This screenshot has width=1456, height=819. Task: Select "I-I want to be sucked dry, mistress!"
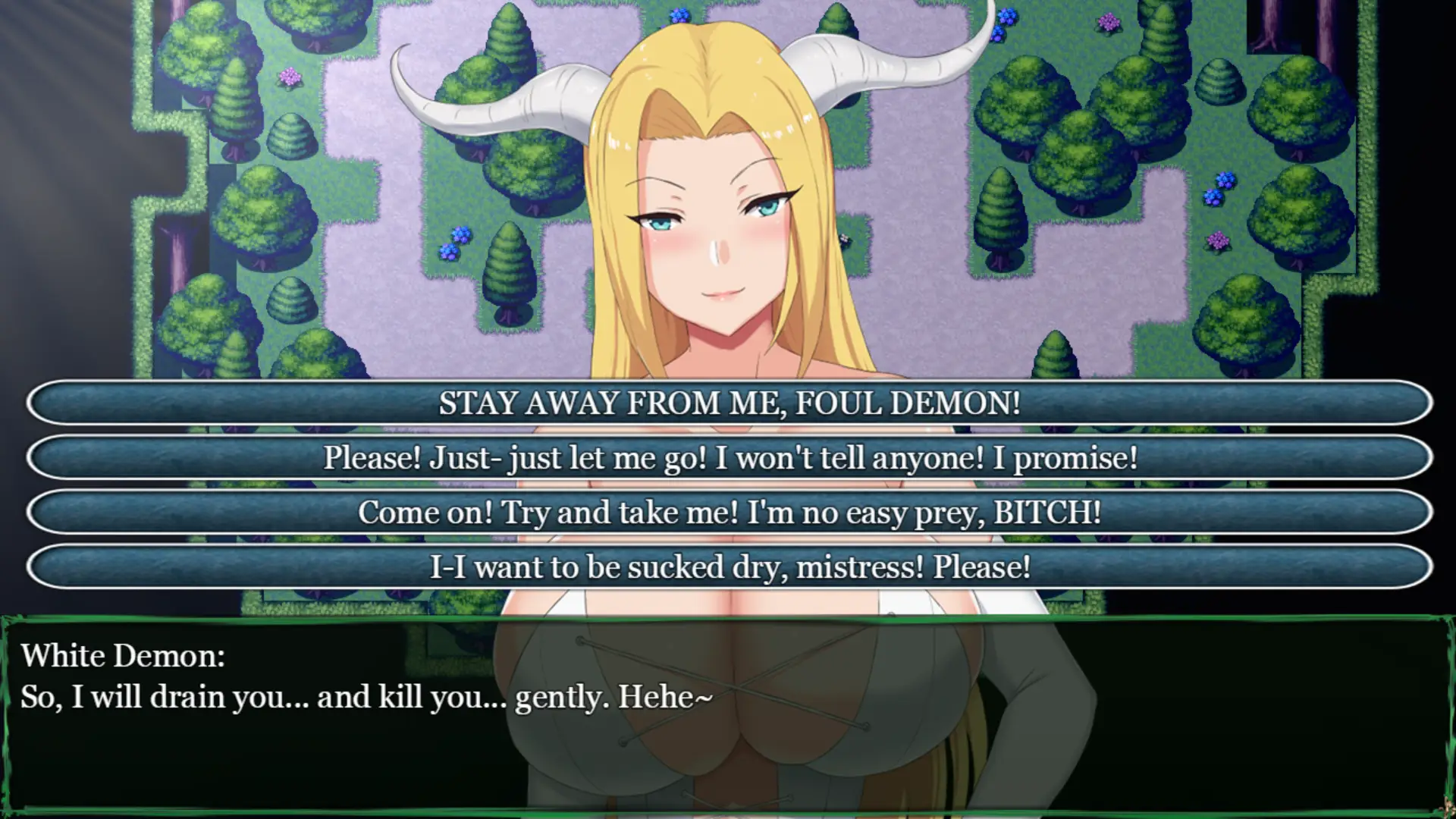click(x=728, y=566)
